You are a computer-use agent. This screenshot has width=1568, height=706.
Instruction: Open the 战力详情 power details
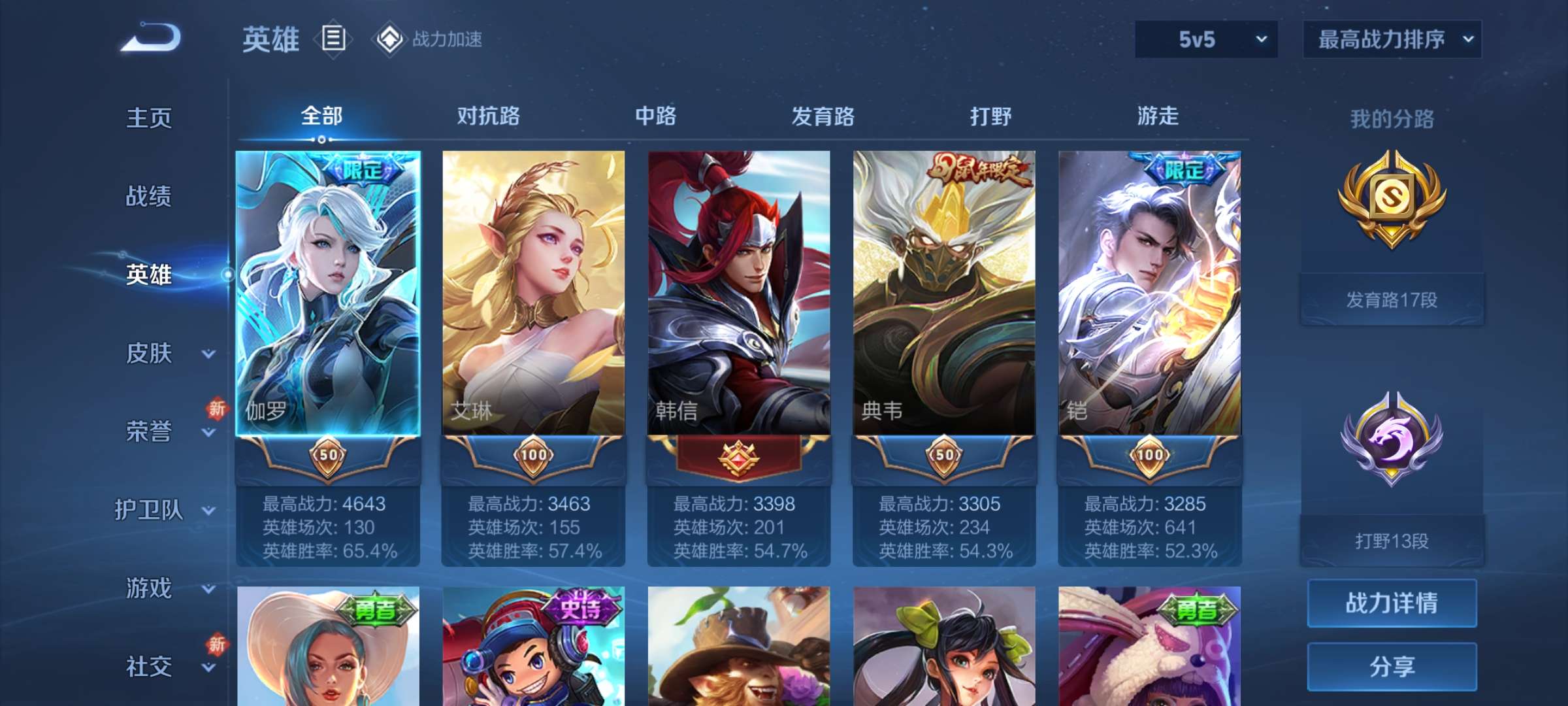click(1392, 603)
